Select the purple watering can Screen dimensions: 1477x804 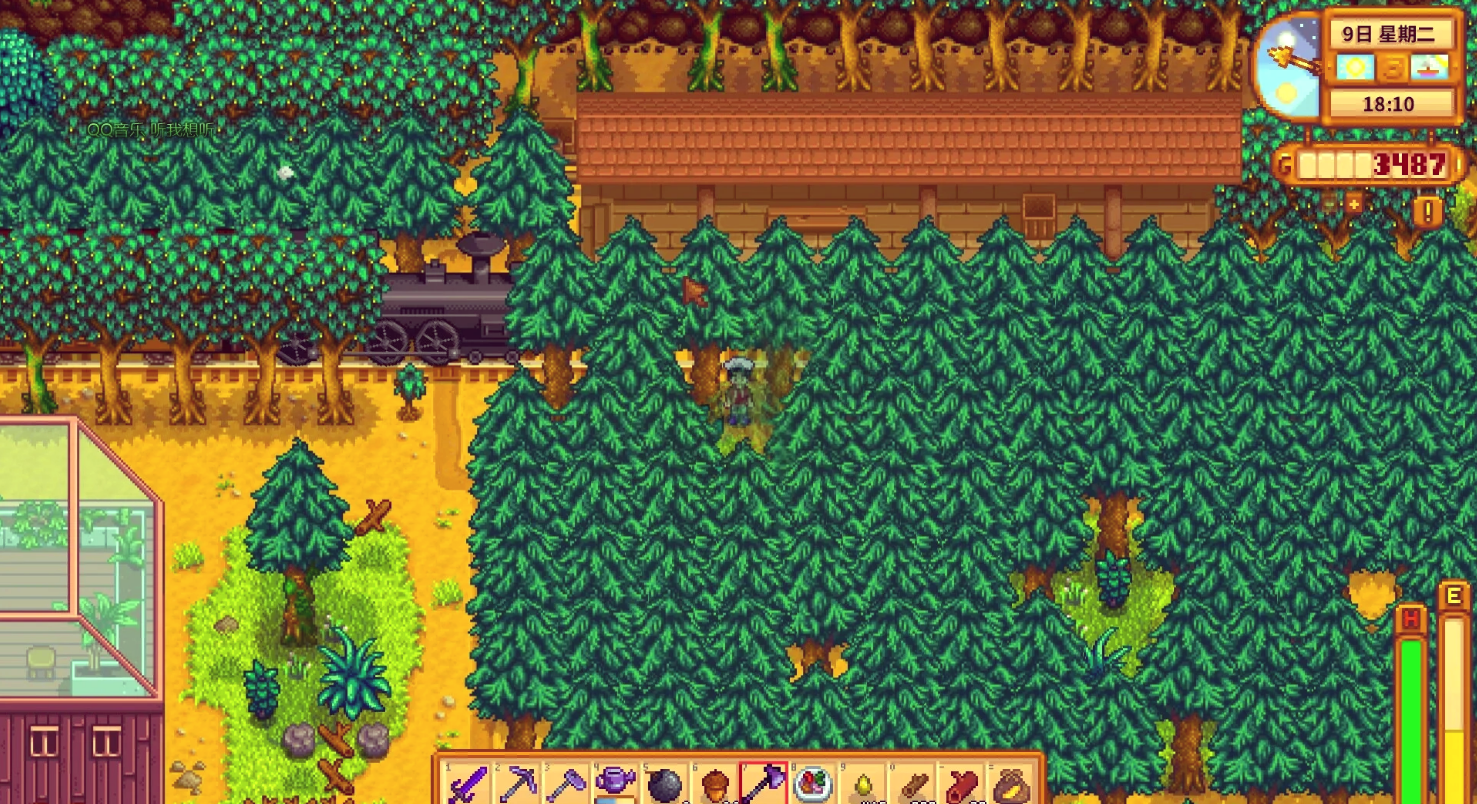tap(616, 785)
